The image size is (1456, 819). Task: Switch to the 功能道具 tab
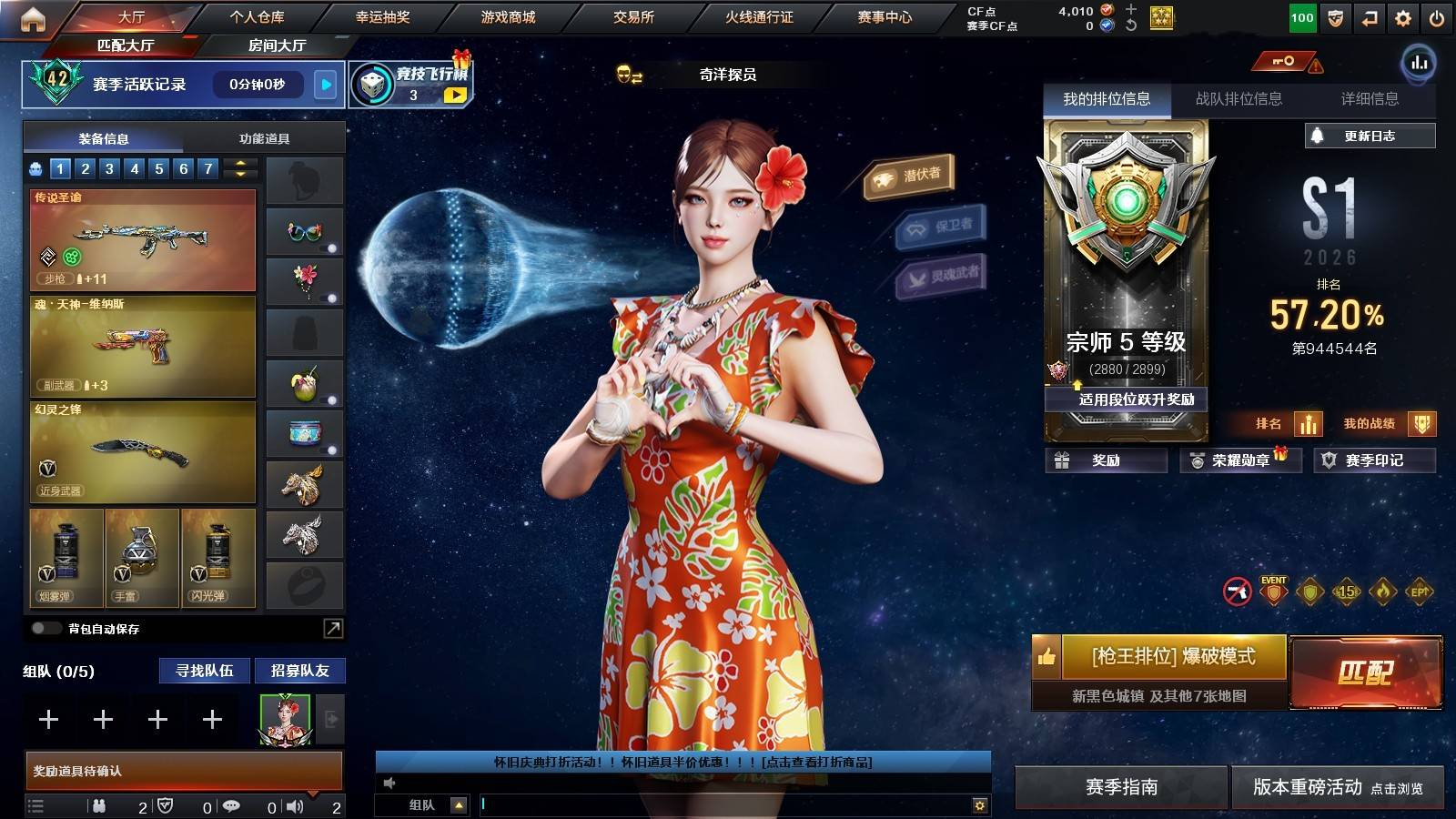265,137
